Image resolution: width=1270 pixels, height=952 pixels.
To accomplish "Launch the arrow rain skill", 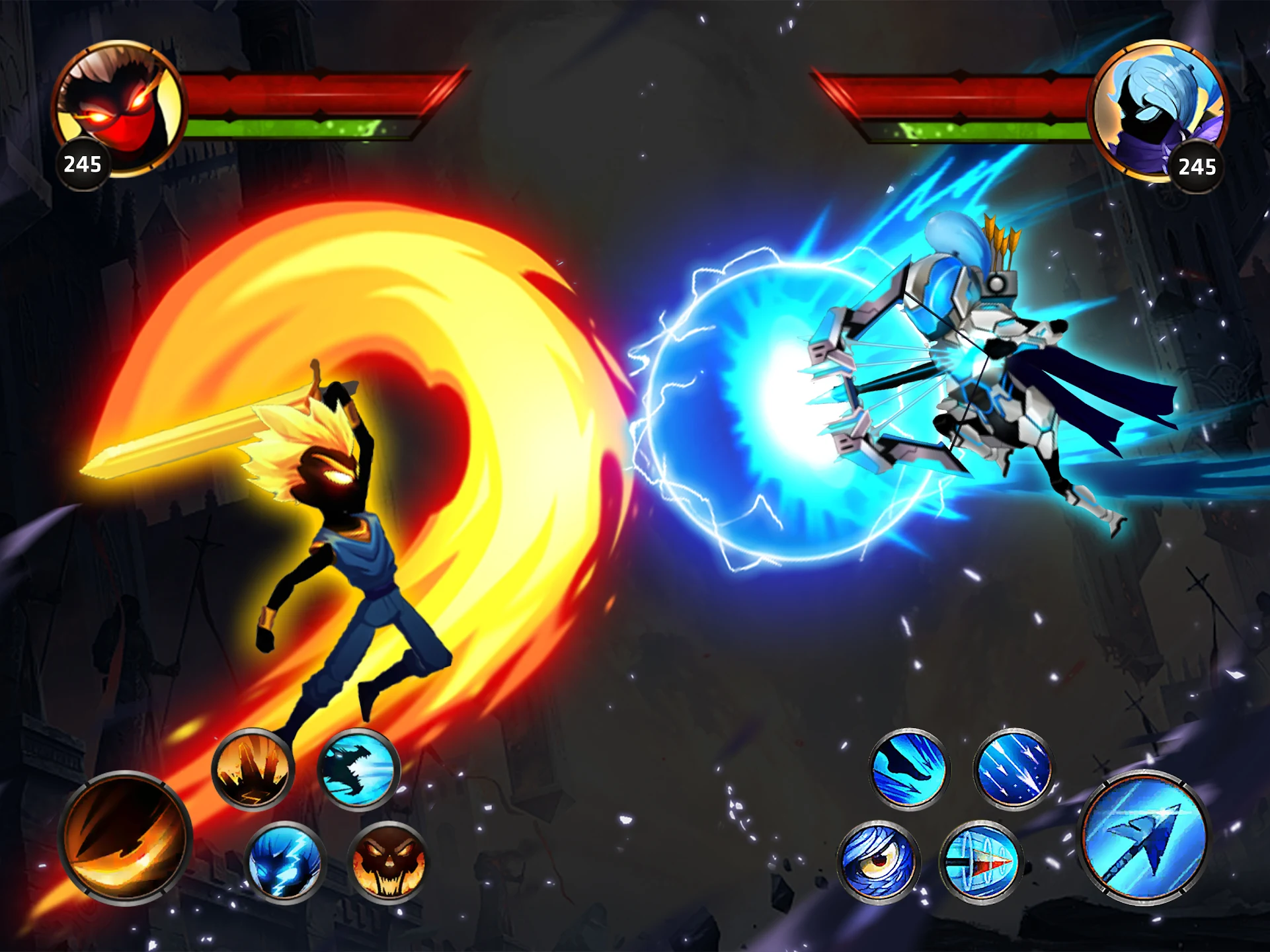I will pos(1013,769).
